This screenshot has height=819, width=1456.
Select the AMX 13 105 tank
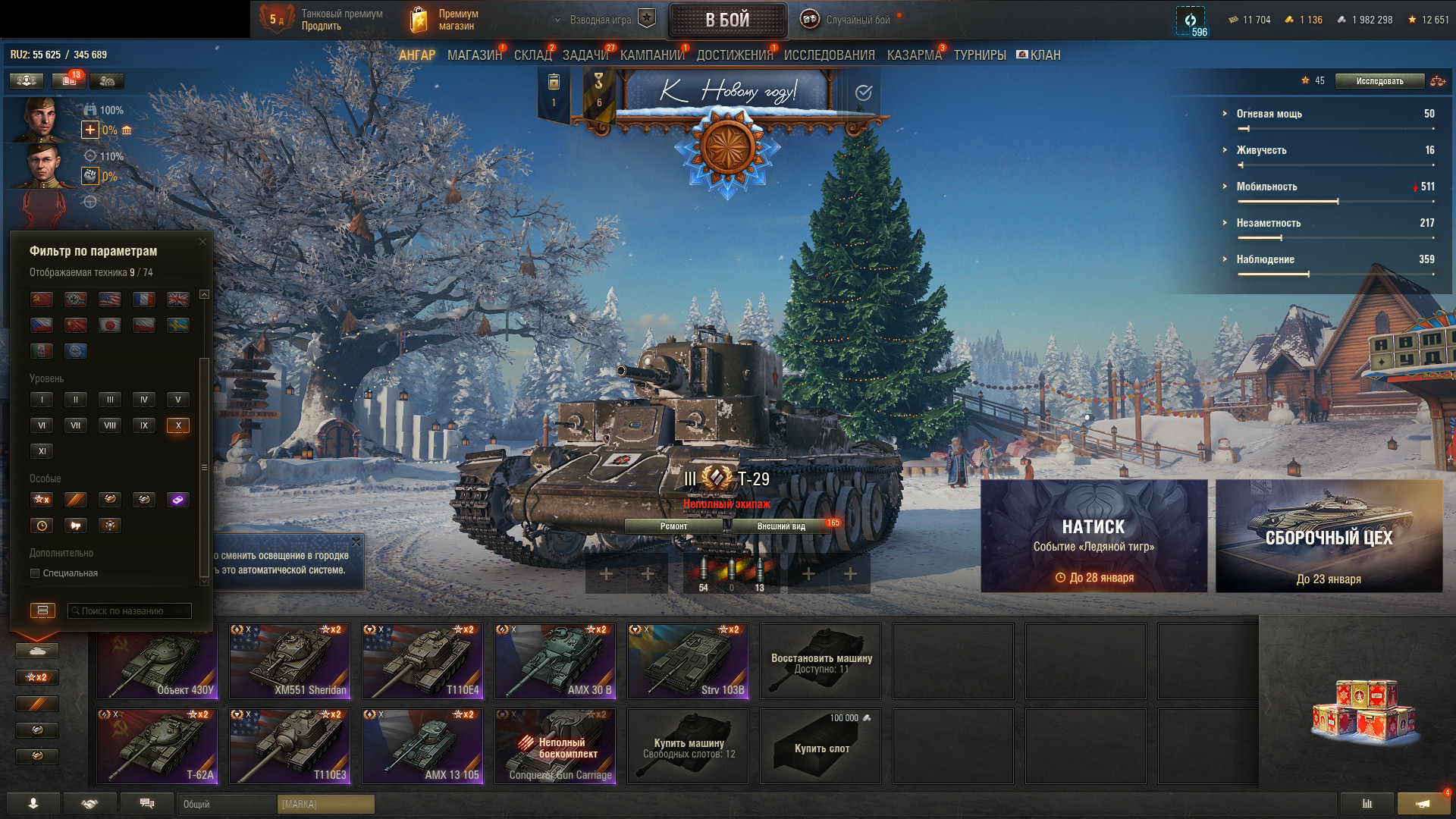point(422,746)
